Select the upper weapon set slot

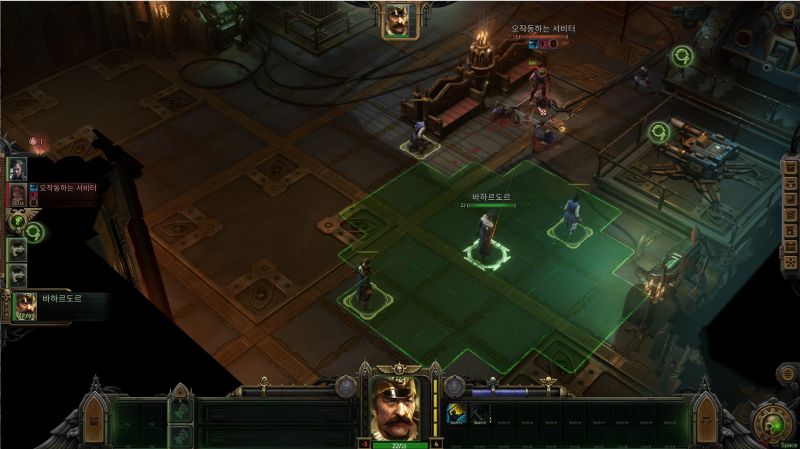tap(181, 410)
